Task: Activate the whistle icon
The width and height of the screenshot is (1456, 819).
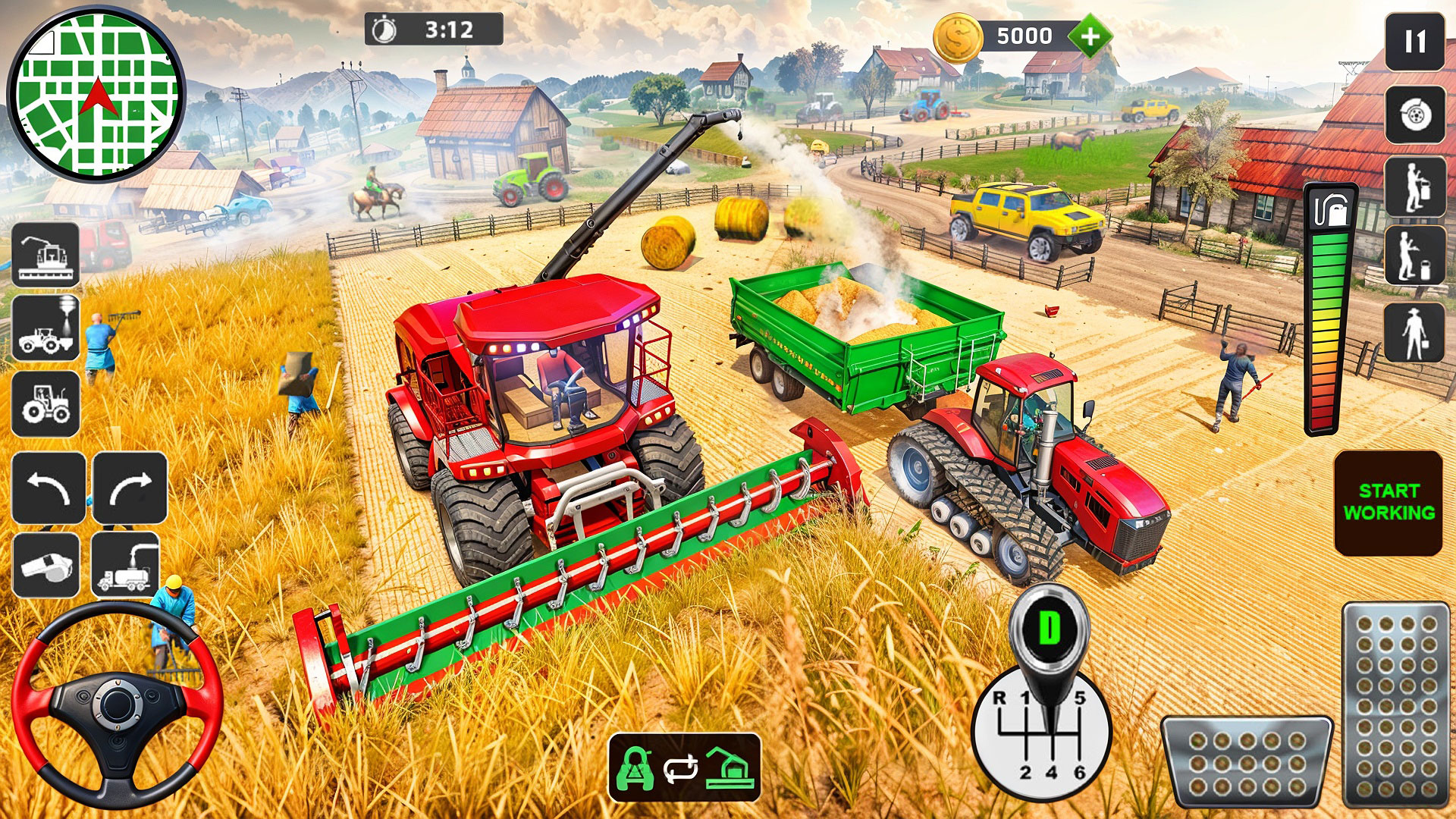Action: point(47,565)
